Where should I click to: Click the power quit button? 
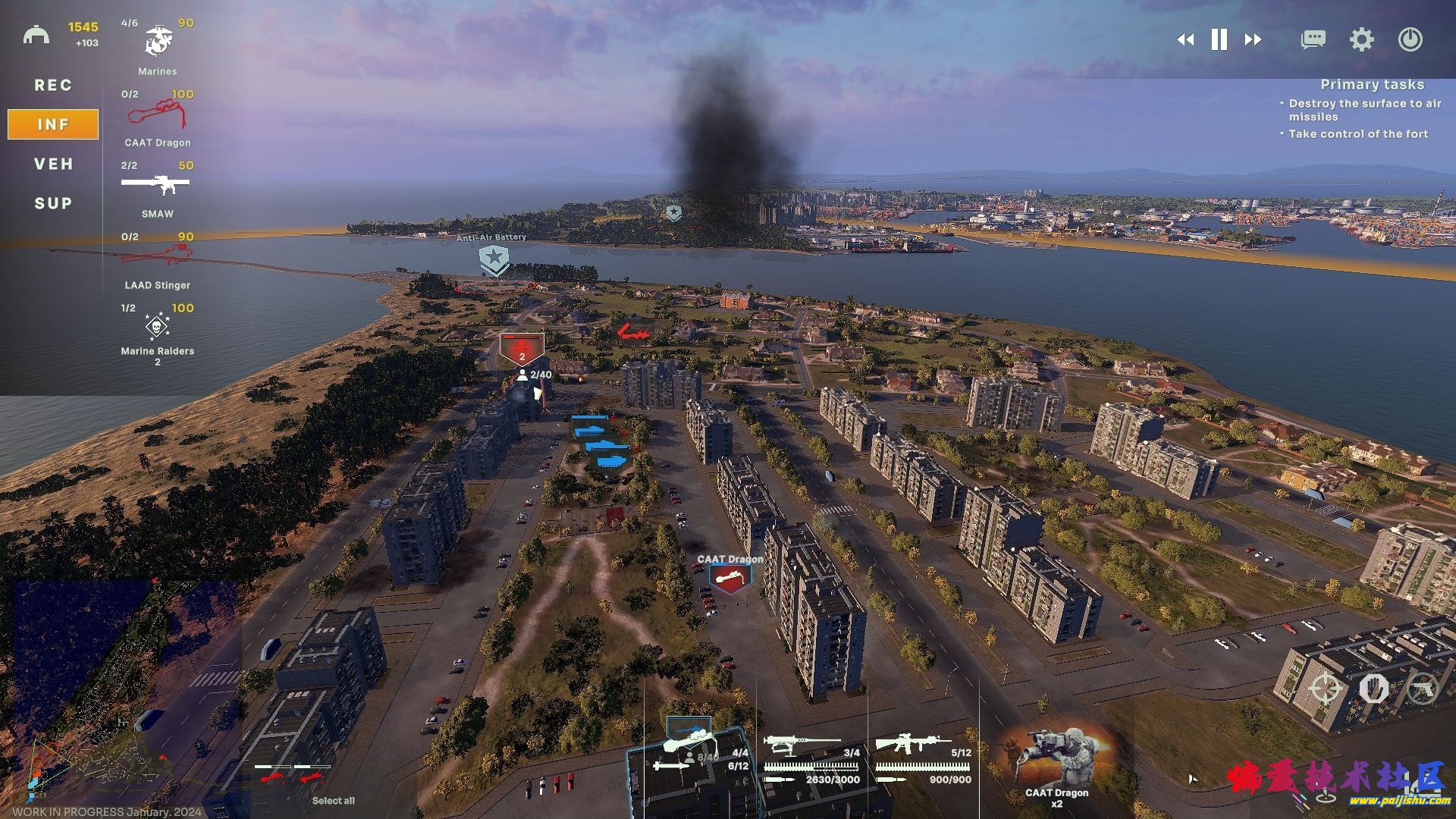(x=1410, y=40)
